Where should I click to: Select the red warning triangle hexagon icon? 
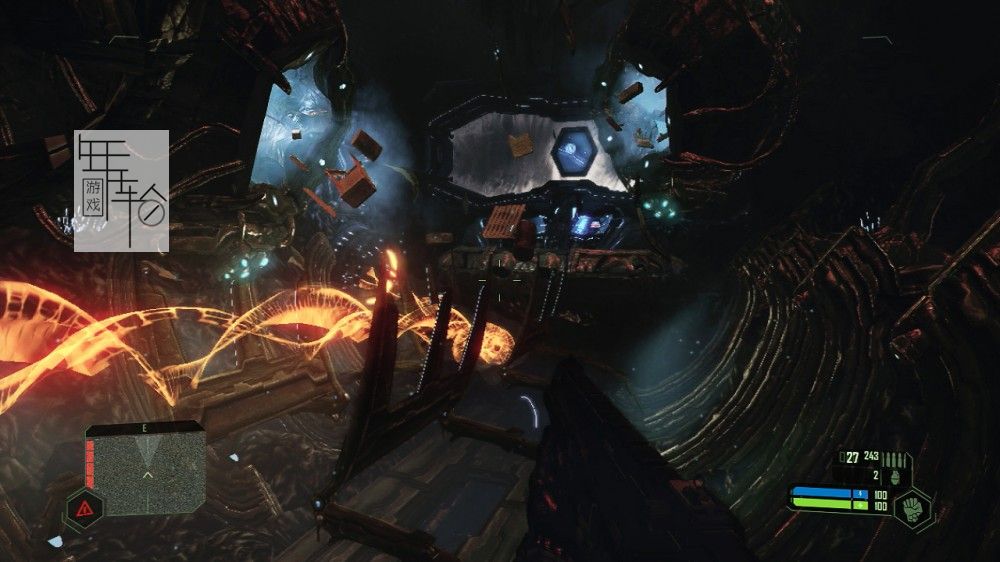click(x=84, y=509)
